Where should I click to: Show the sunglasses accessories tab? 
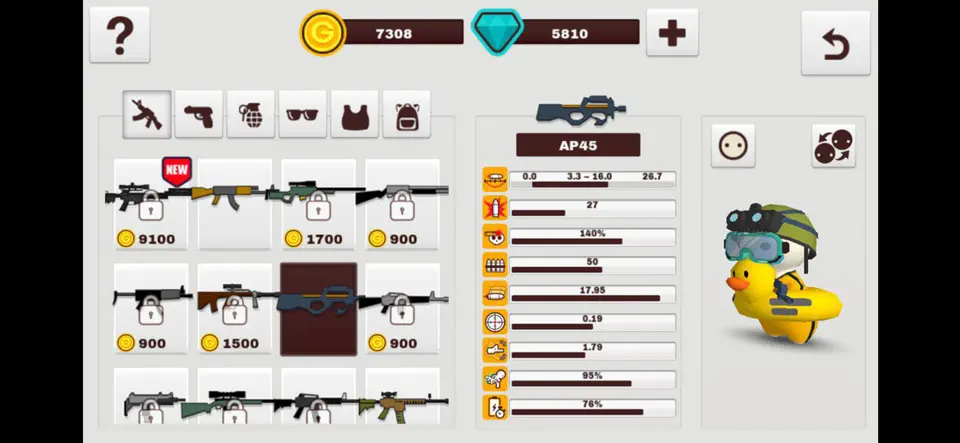click(x=303, y=114)
